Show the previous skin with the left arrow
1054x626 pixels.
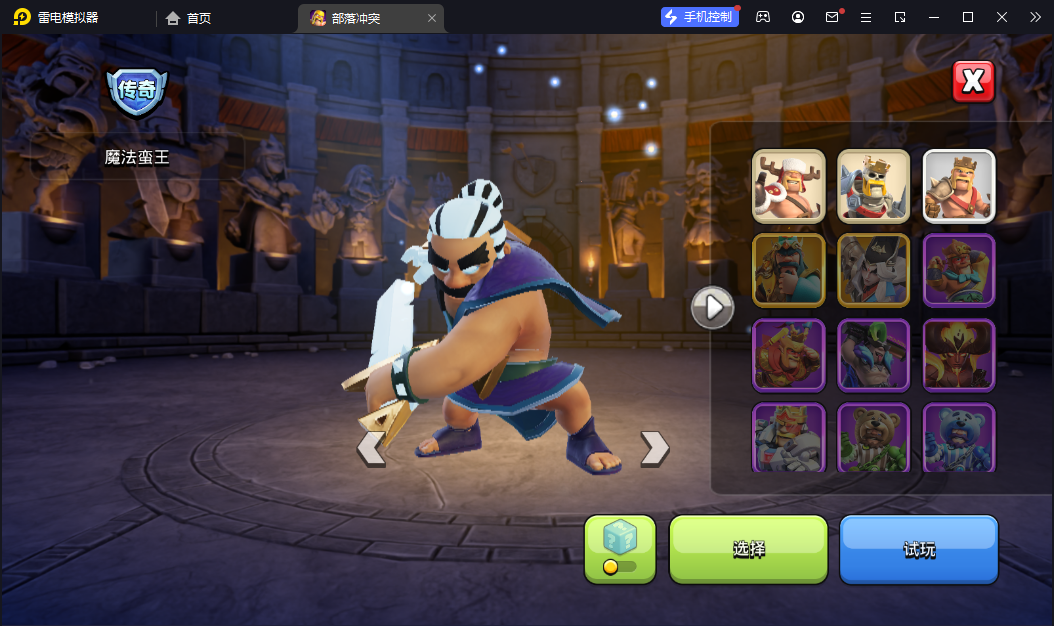371,448
